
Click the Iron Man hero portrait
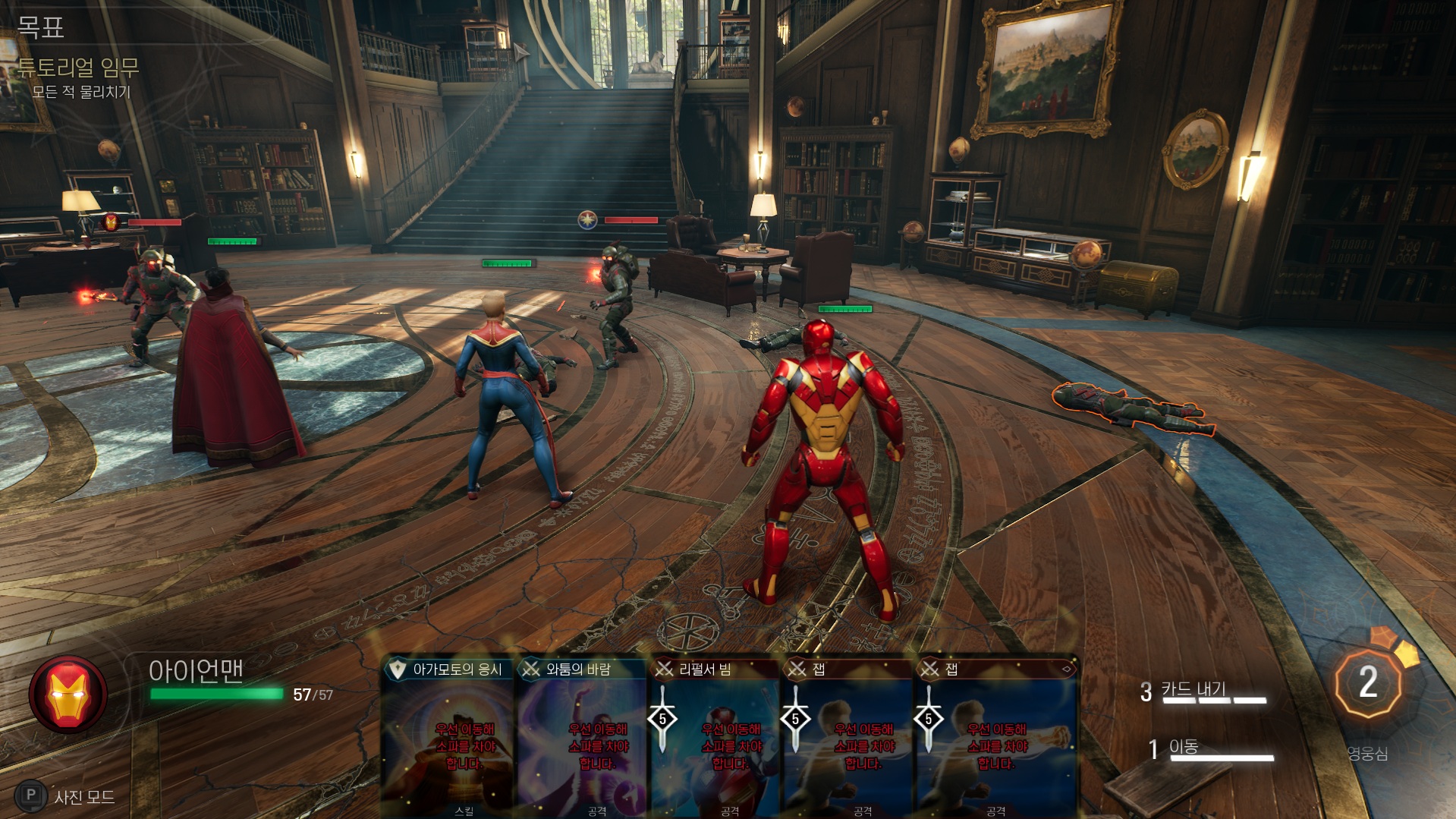(68, 694)
